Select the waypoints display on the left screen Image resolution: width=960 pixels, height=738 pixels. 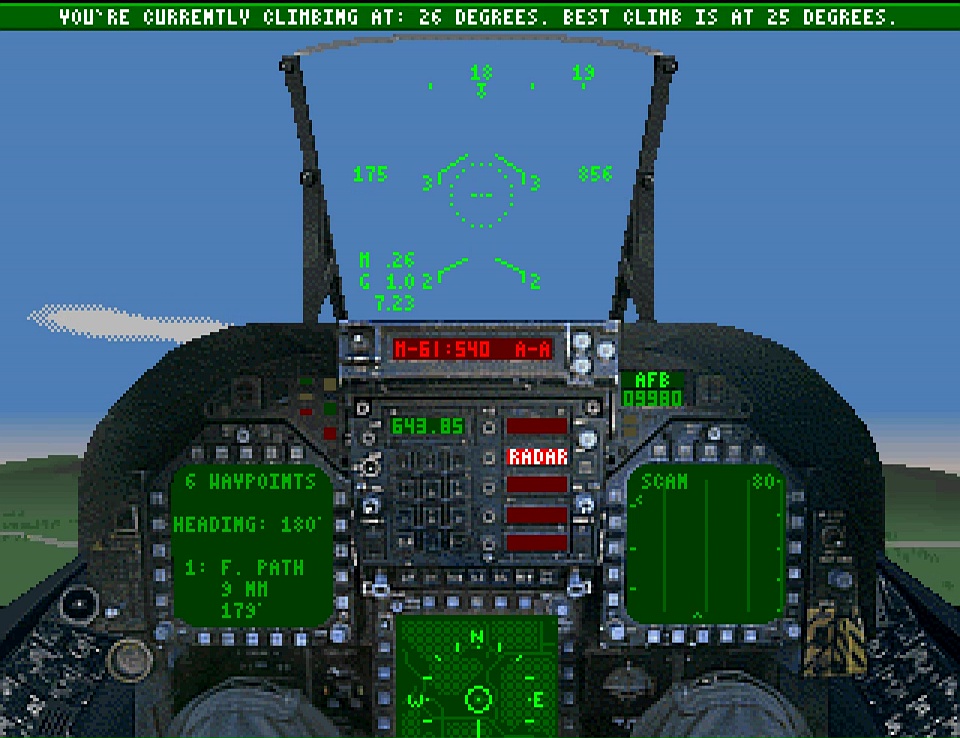click(x=251, y=545)
